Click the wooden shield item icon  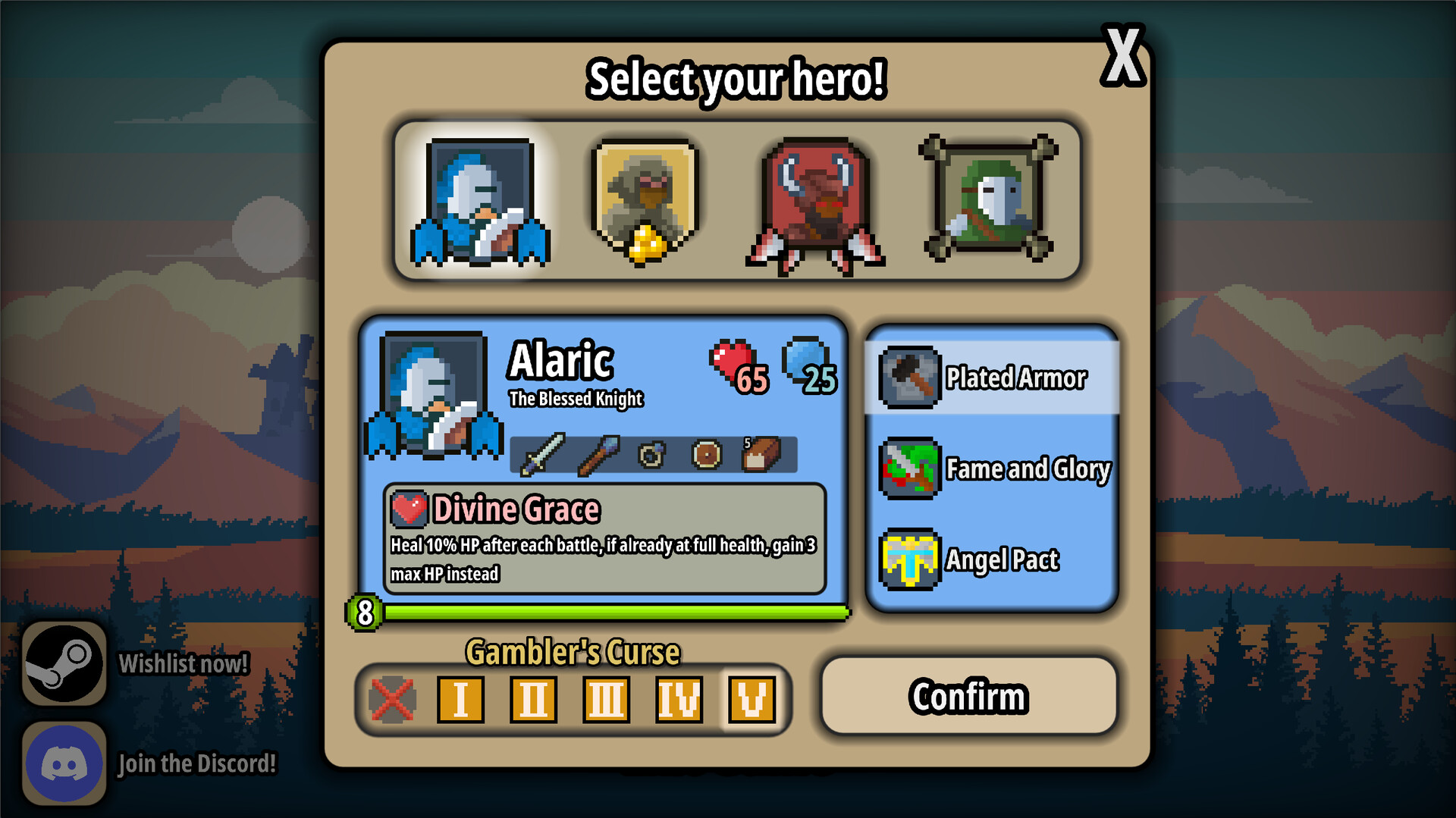click(705, 456)
